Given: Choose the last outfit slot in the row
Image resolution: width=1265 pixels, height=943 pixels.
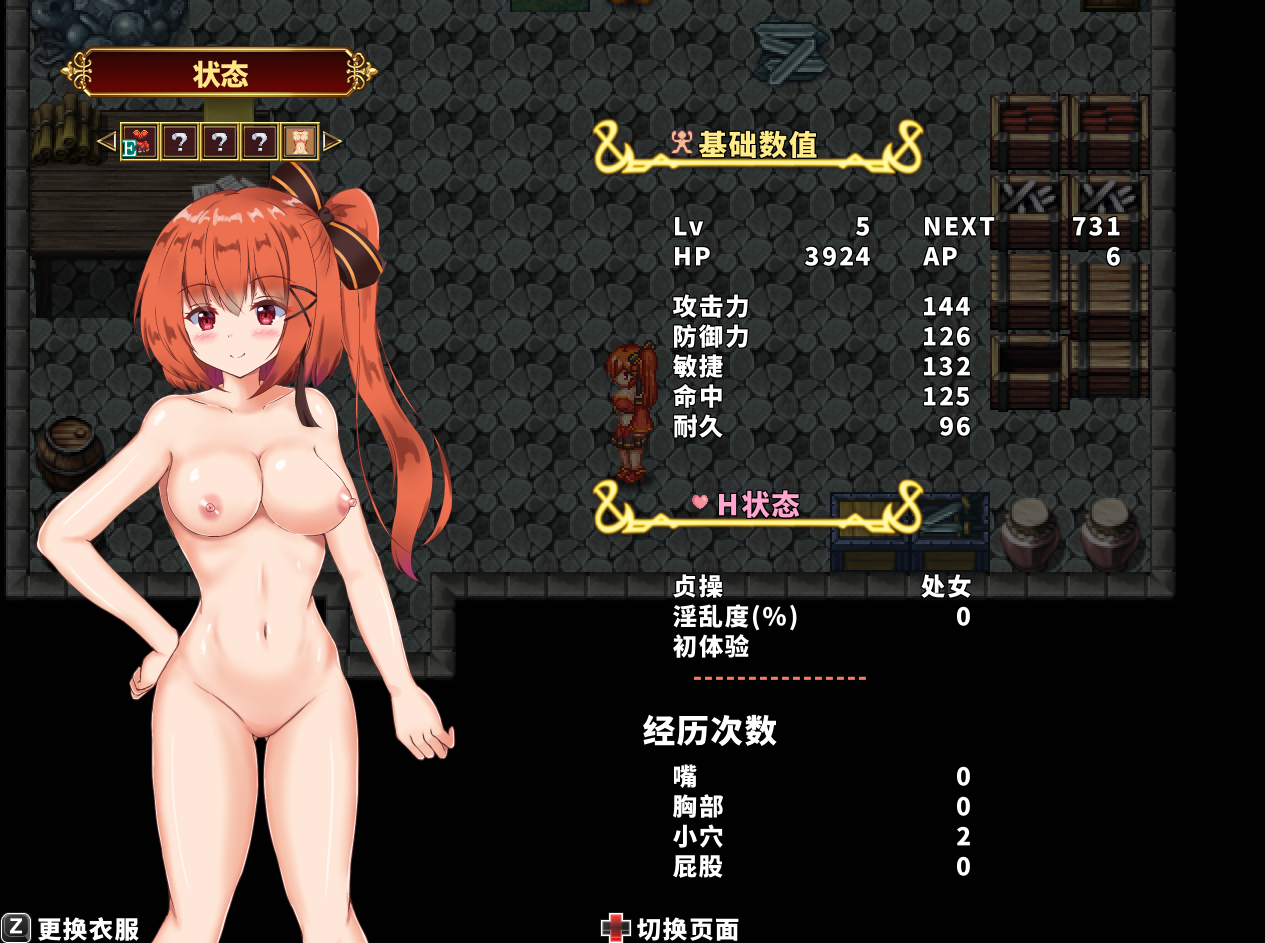Looking at the screenshot, I should point(299,142).
